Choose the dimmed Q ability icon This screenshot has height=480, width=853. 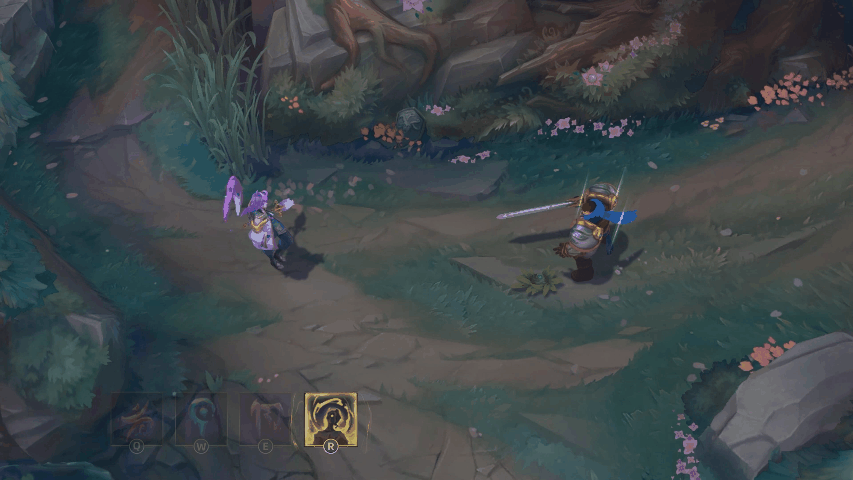136,418
